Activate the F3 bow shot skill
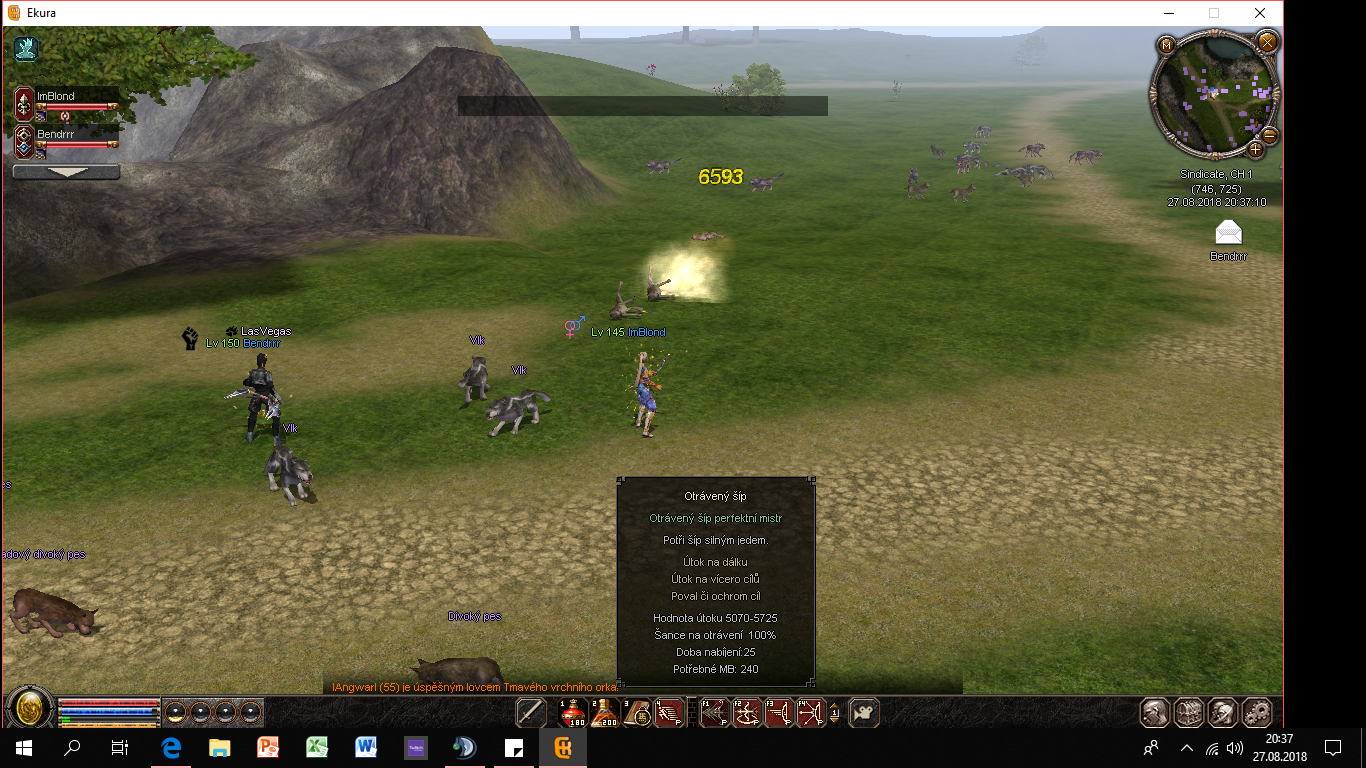Image resolution: width=1366 pixels, height=768 pixels. [x=779, y=712]
